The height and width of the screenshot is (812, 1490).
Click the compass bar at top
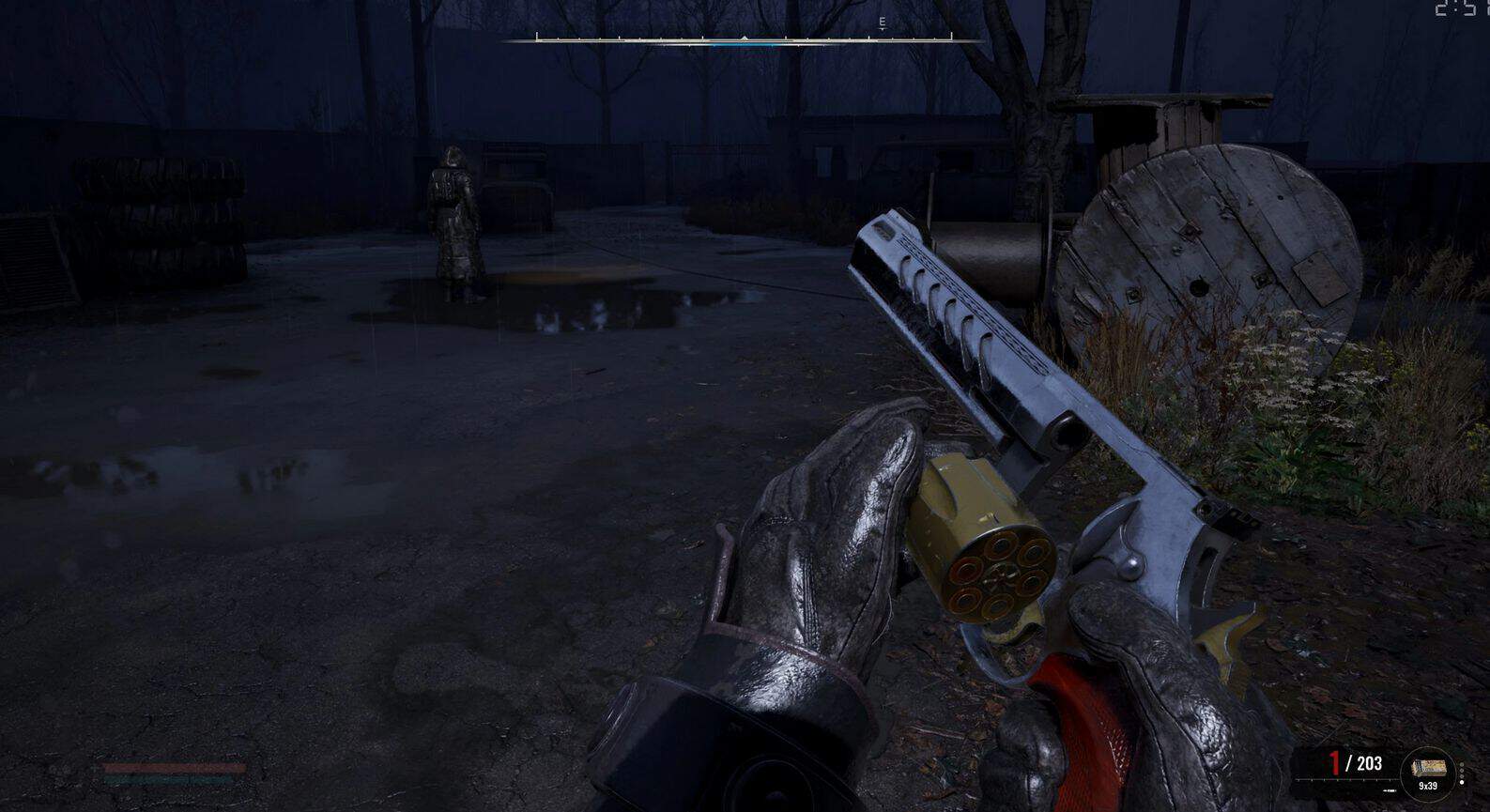tap(744, 39)
